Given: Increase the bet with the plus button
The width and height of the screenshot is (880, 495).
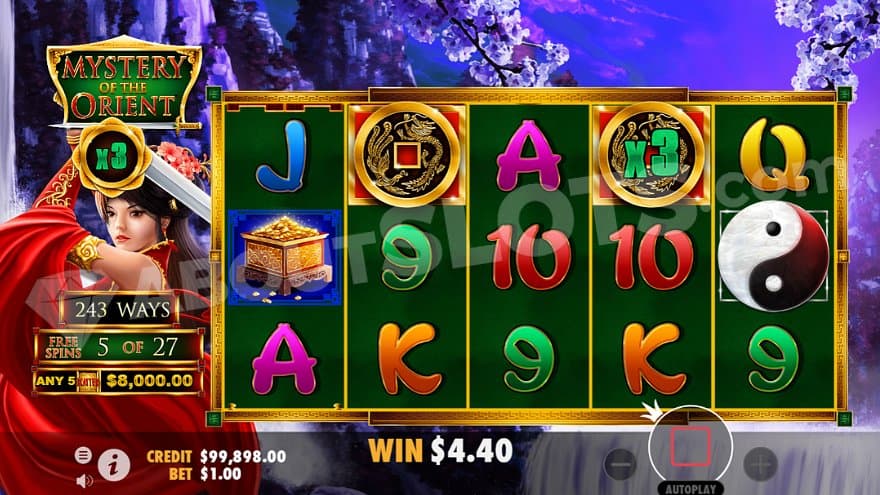Looking at the screenshot, I should (x=760, y=463).
